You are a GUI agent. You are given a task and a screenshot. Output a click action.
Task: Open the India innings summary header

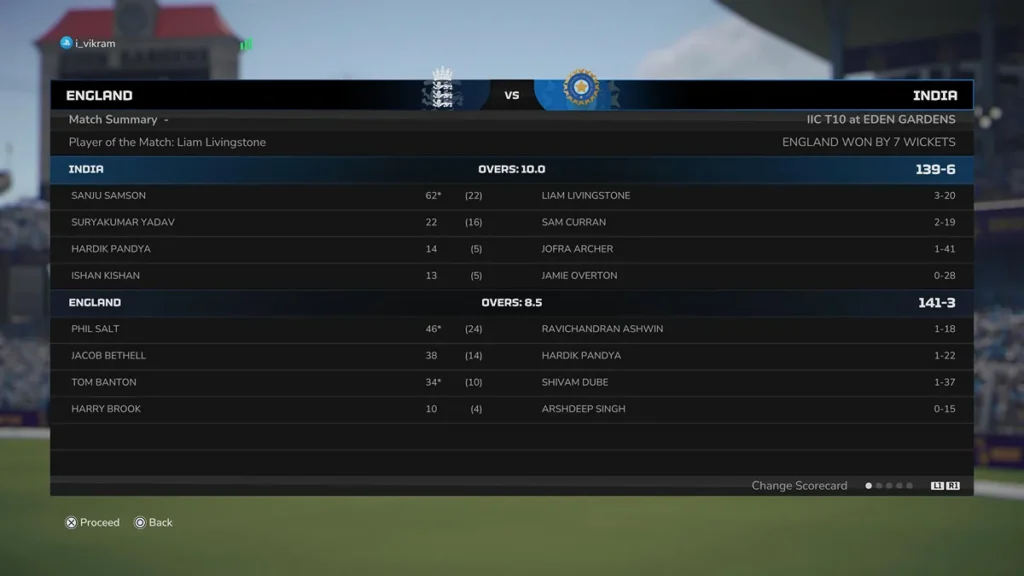point(511,169)
